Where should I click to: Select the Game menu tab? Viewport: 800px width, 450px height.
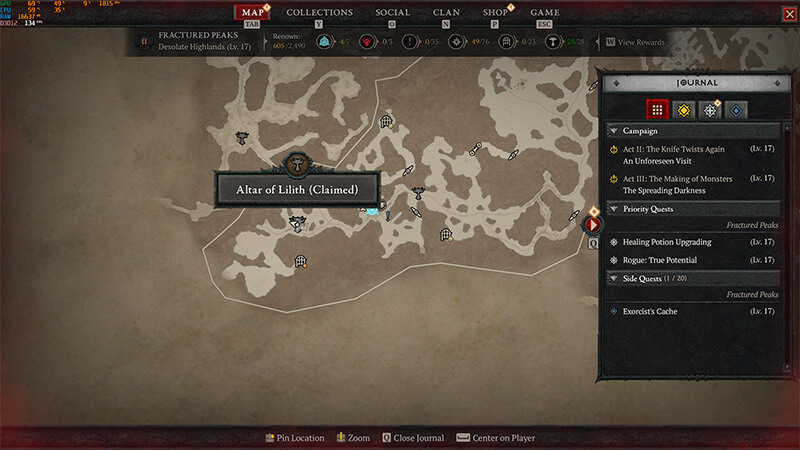[544, 13]
